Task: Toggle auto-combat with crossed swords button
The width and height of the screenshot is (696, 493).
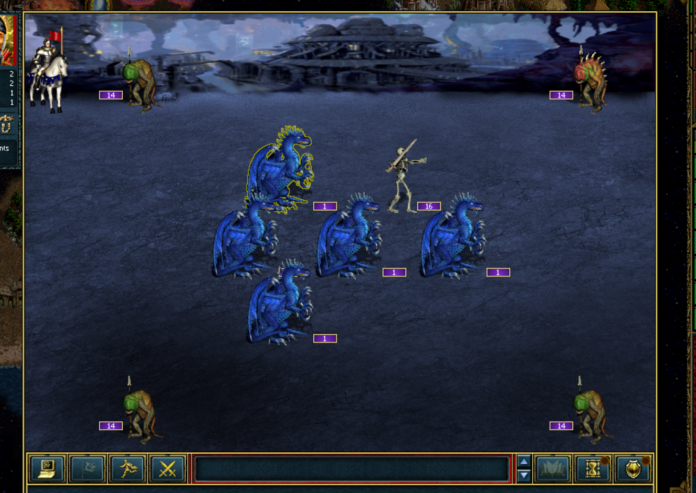Action: pos(166,468)
